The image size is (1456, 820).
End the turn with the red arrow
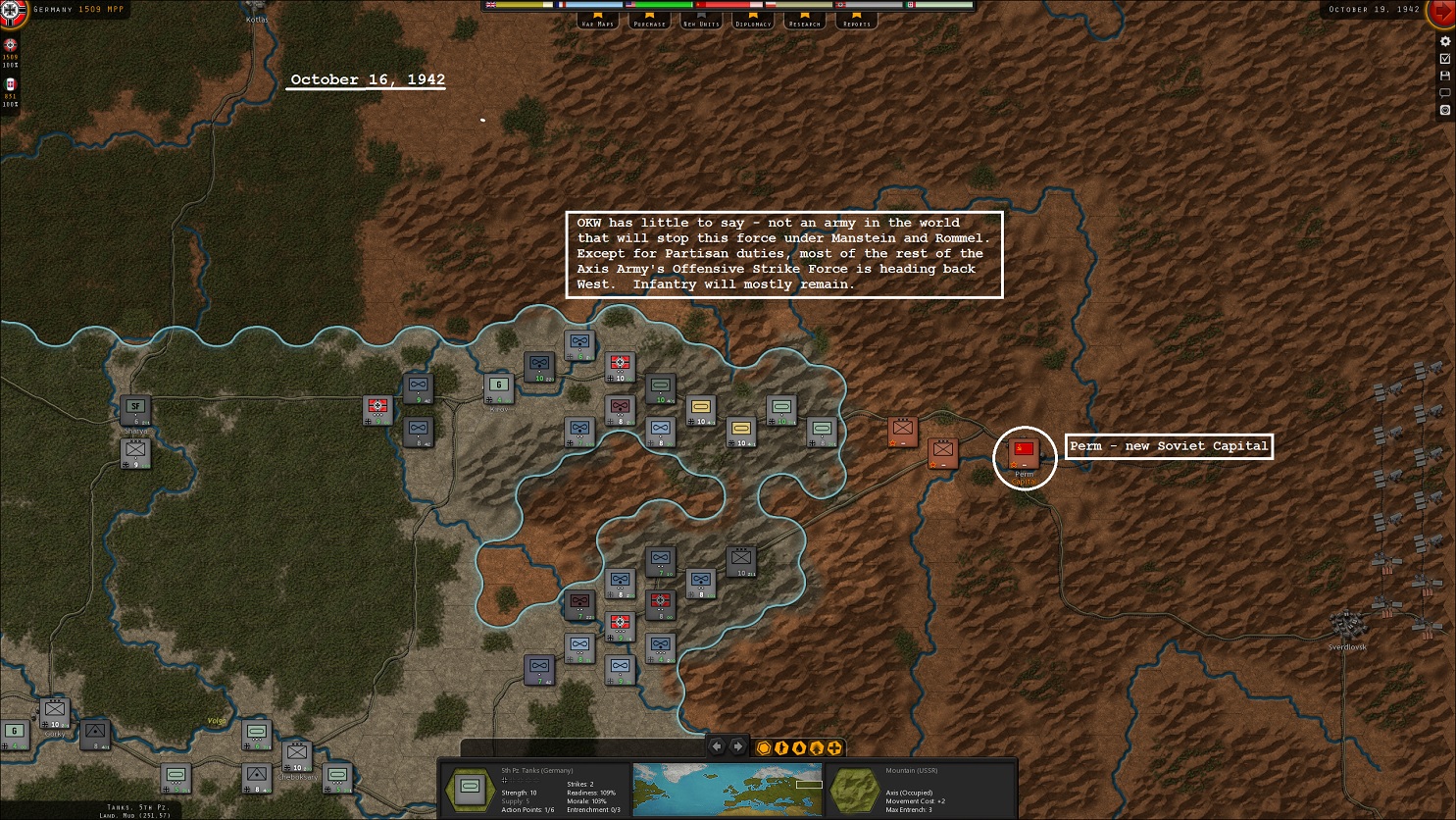(1442, 13)
